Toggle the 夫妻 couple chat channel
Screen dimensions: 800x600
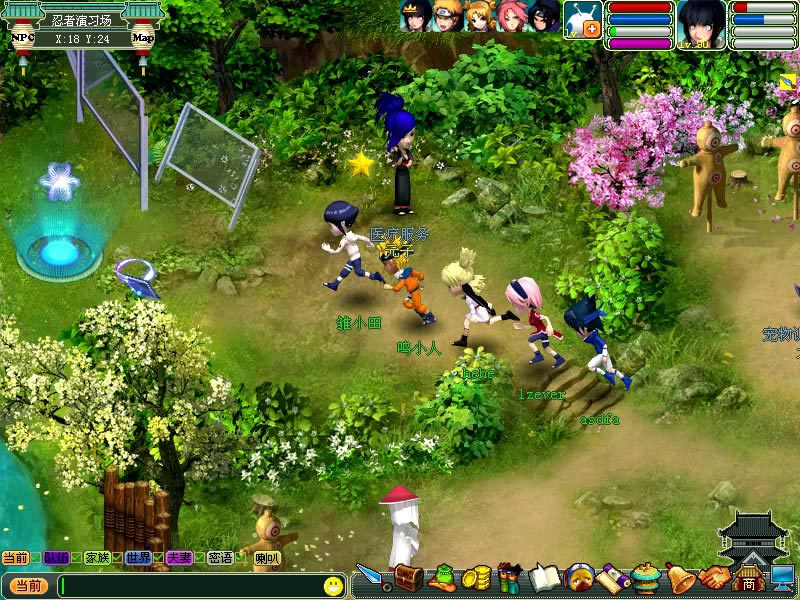179,557
